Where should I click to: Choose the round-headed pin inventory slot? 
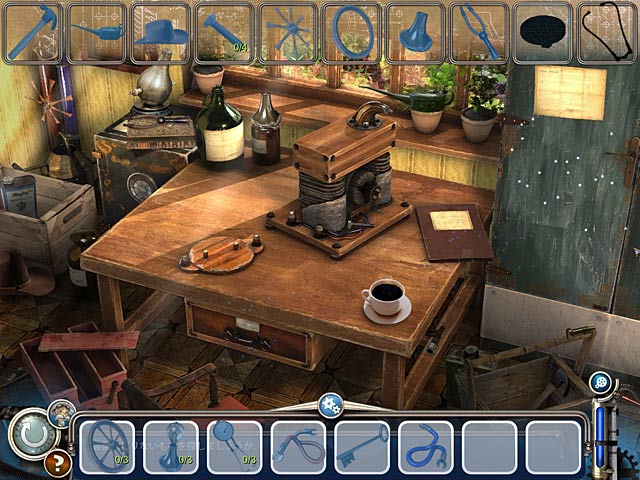pos(234,446)
